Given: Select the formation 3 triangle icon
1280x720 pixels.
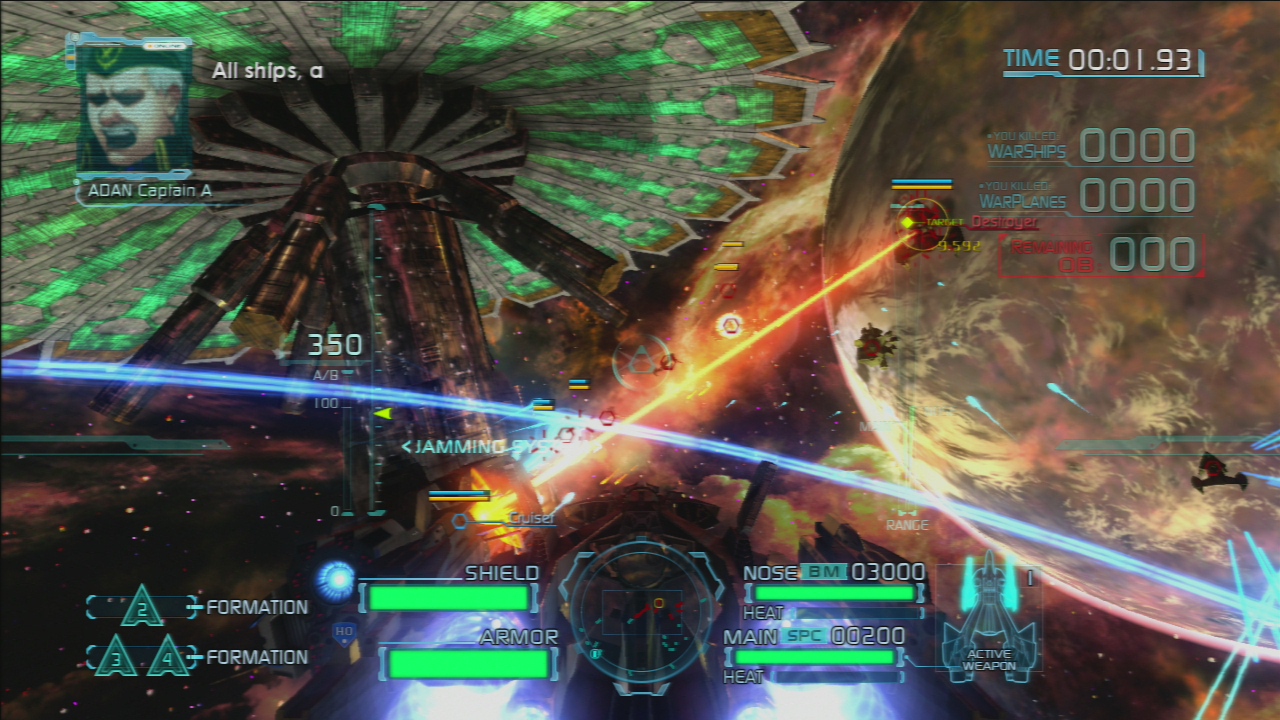Looking at the screenshot, I should coord(117,656).
